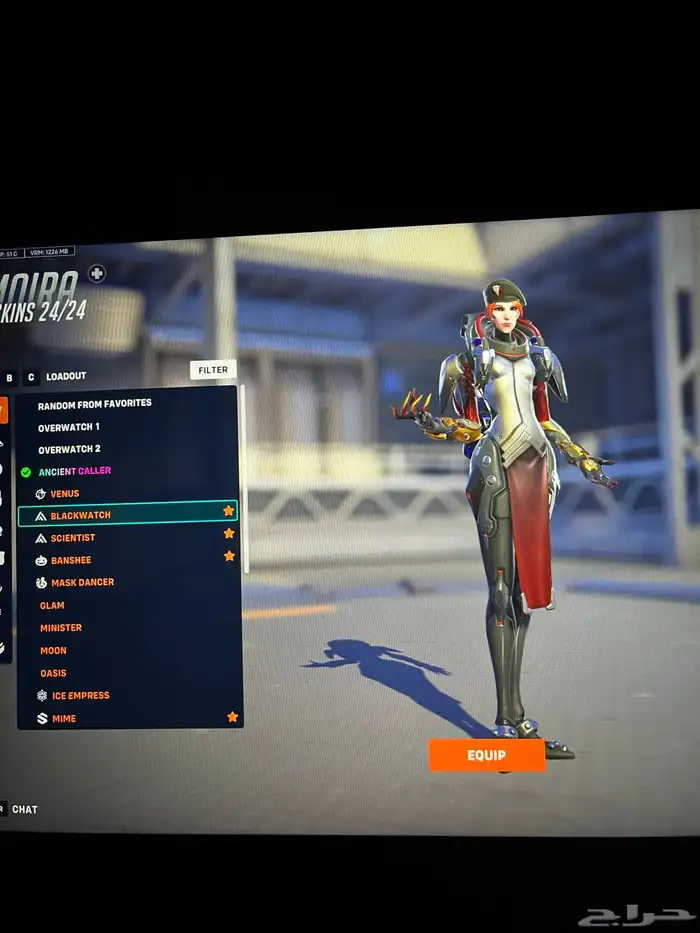The height and width of the screenshot is (933, 700).
Task: Pick the Venus skin
Action: [x=65, y=494]
